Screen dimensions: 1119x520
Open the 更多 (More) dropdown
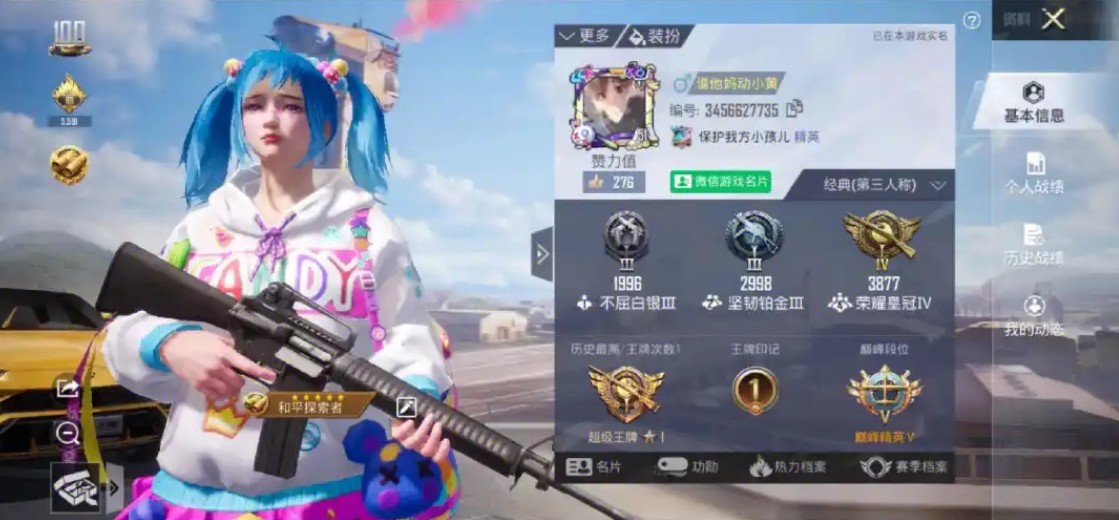584,36
